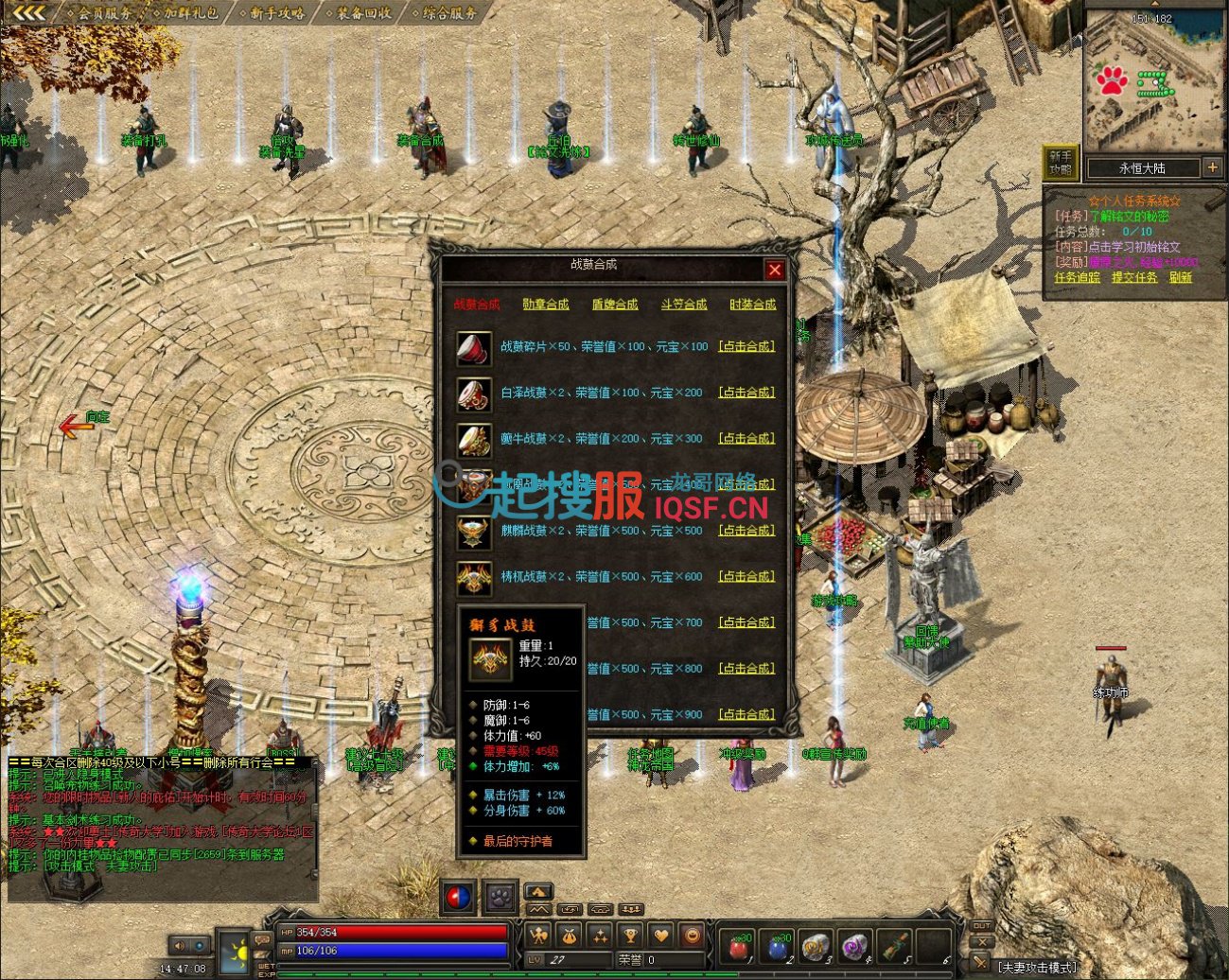Craft with the 梼杌战鼓×2 recipe link

coord(746,576)
